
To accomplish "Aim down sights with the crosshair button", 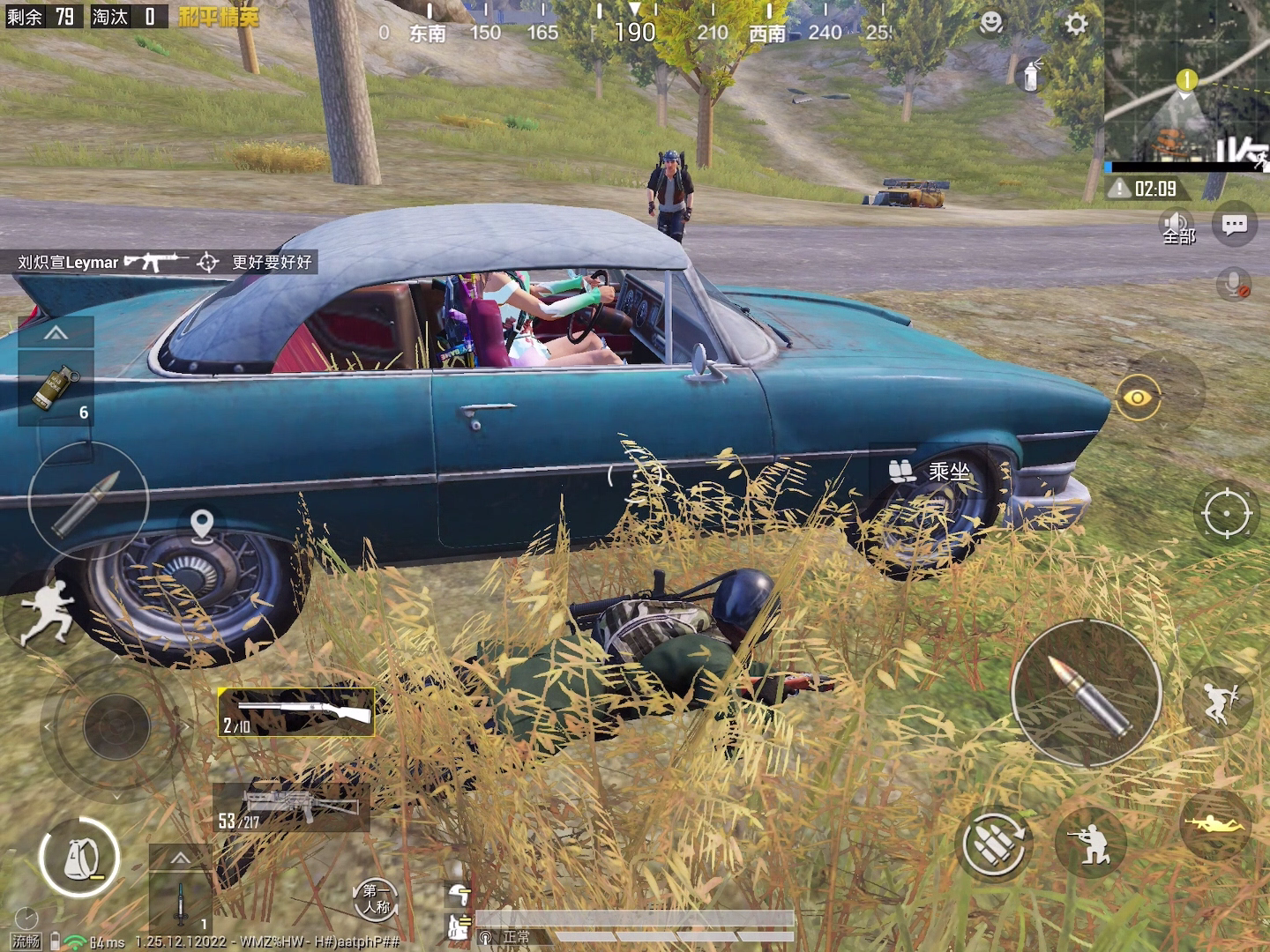I will (1226, 512).
